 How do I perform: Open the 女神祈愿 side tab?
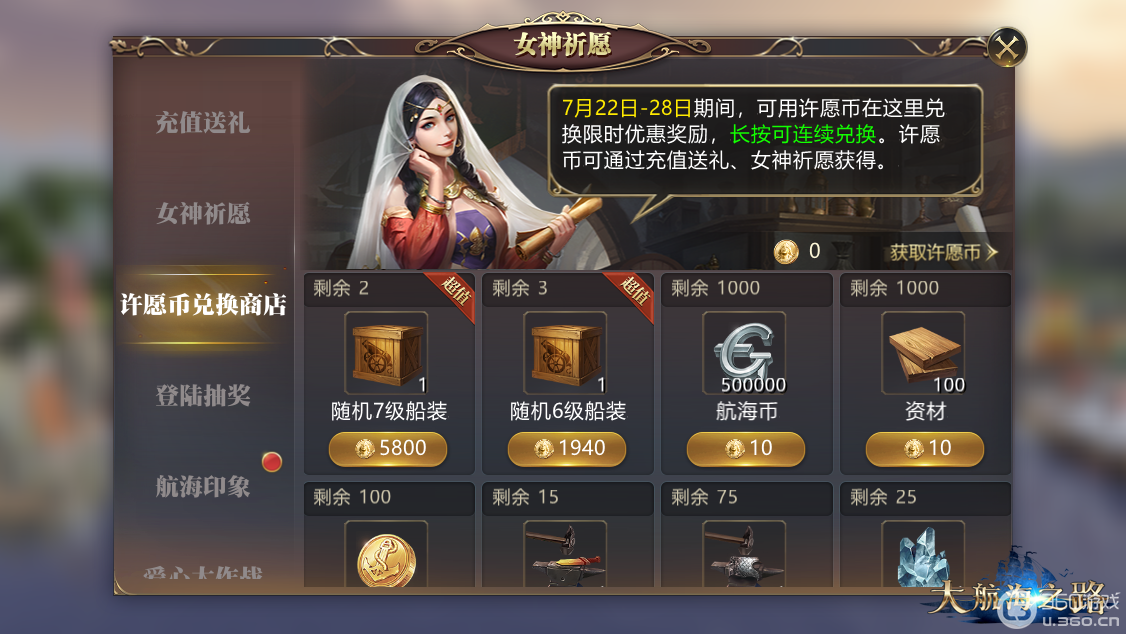203,213
